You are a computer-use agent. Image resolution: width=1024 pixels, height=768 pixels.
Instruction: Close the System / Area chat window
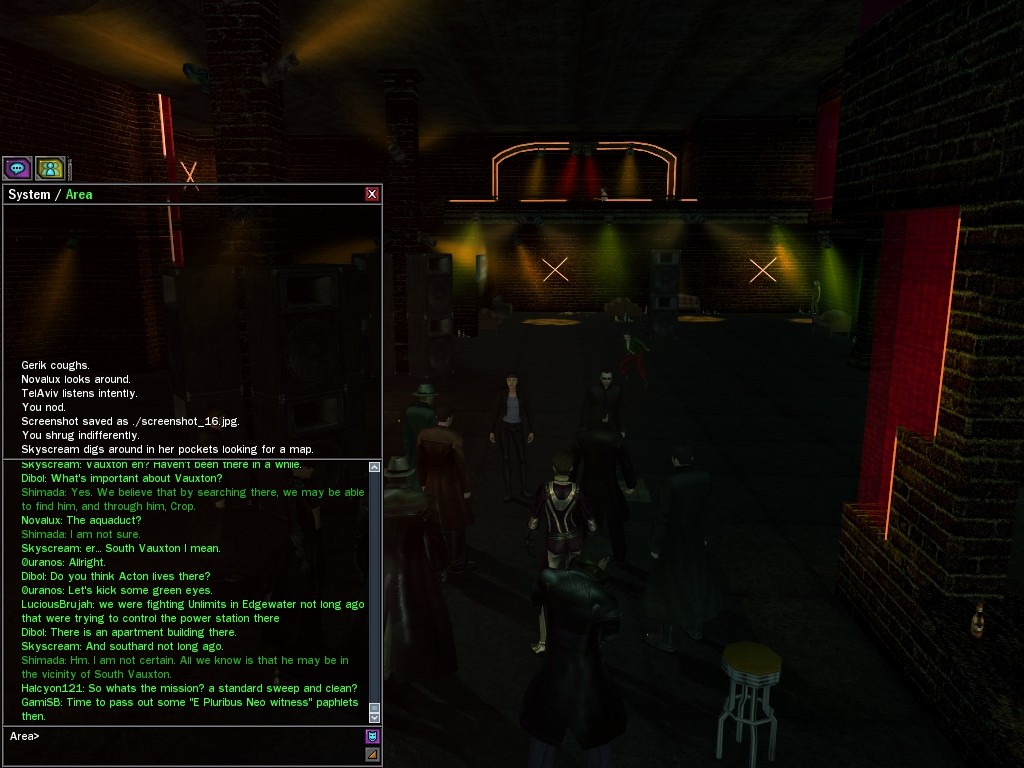[x=372, y=194]
